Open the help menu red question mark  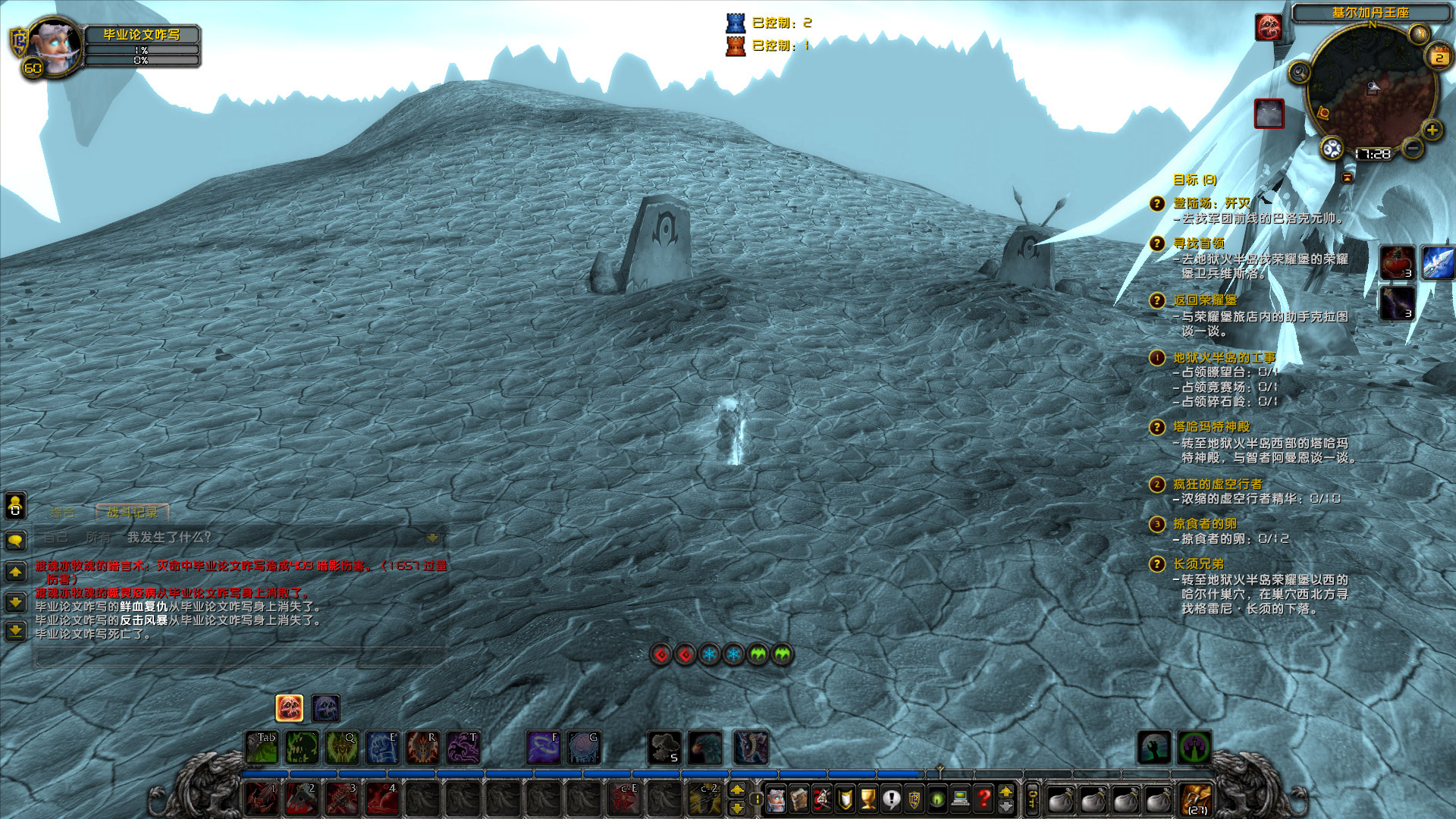[x=984, y=800]
